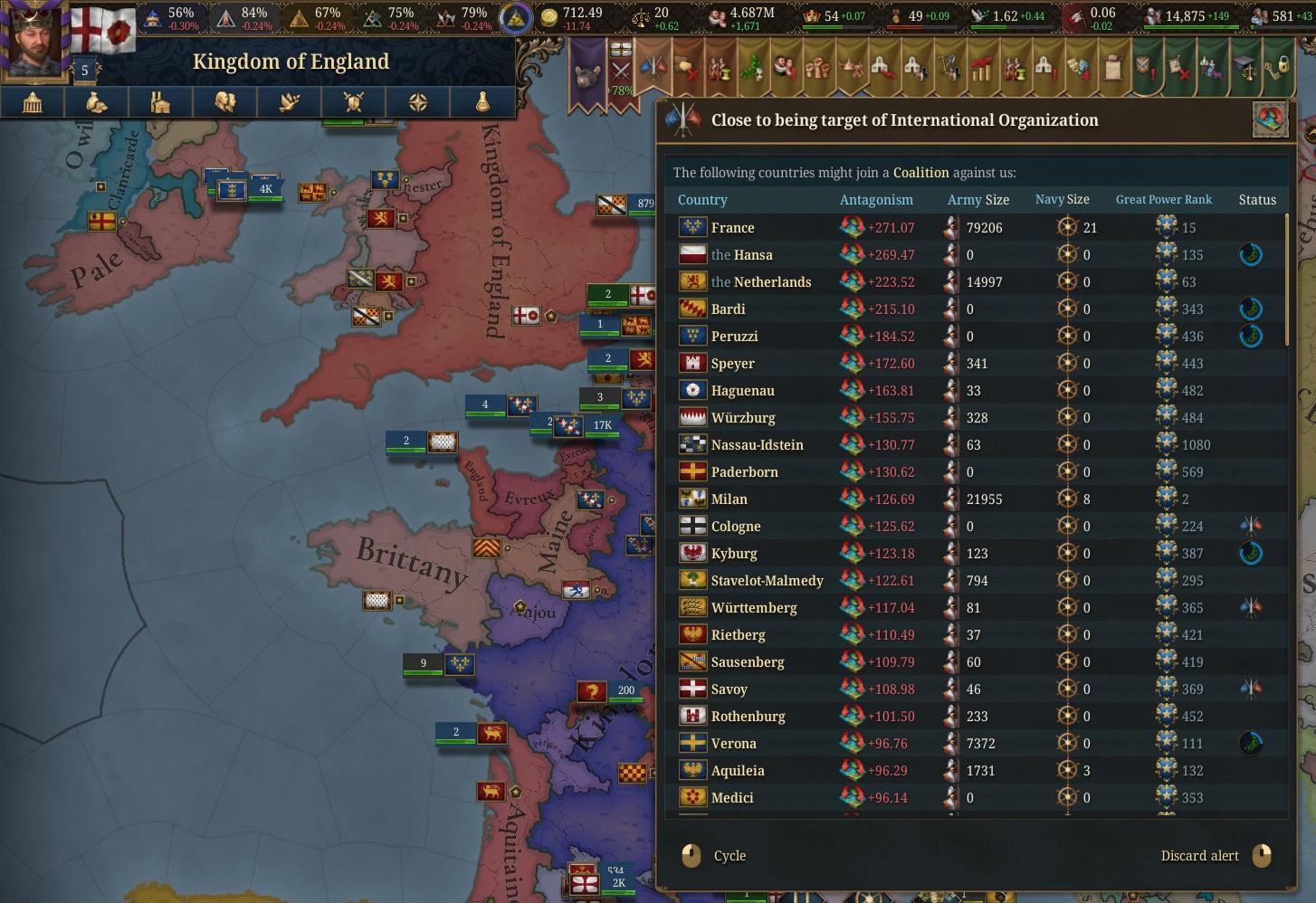Screen dimensions: 1316x903
Task: Select the rat alert banner
Action: tap(586, 71)
